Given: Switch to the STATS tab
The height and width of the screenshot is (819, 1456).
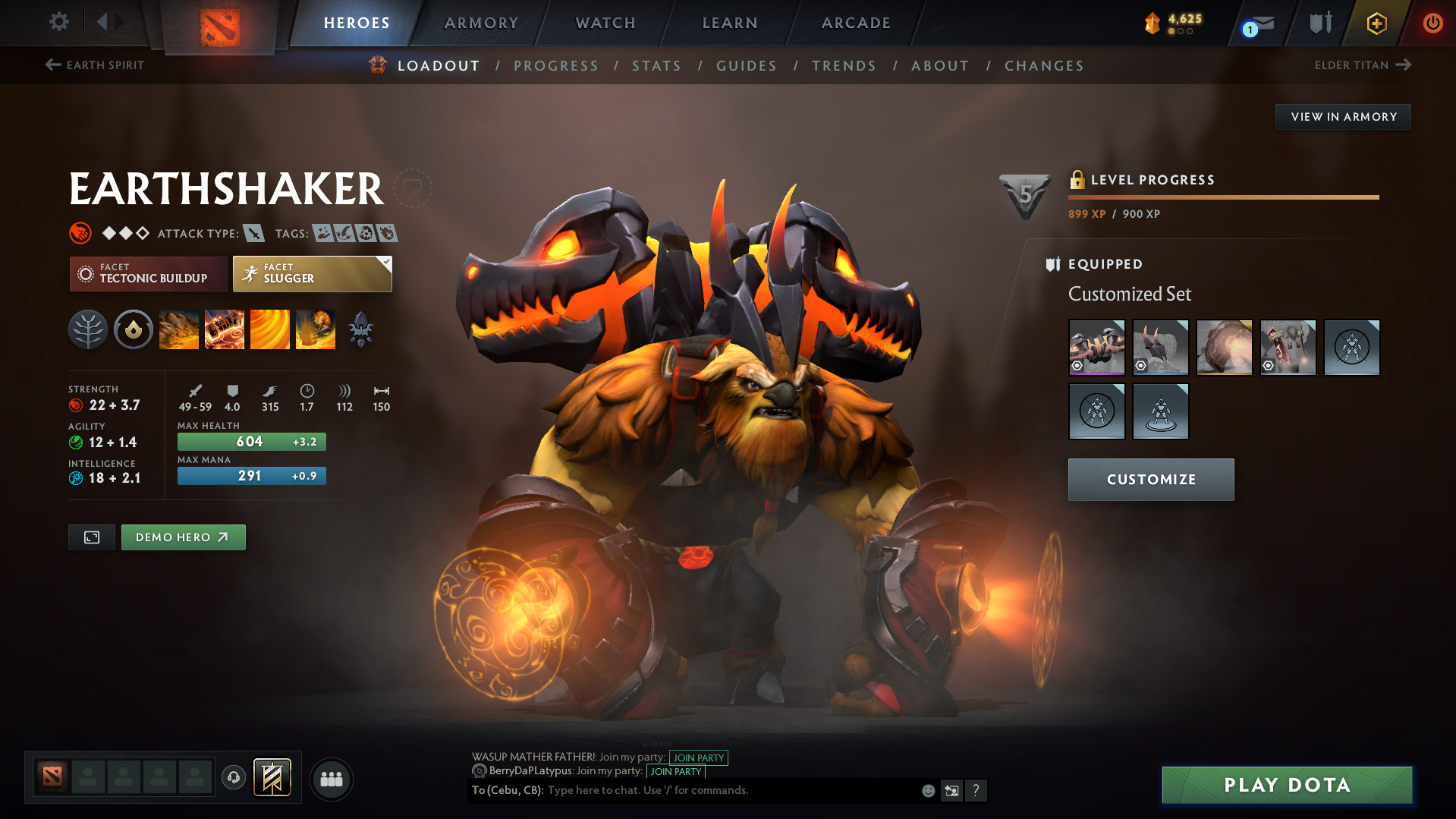Looking at the screenshot, I should click(656, 66).
